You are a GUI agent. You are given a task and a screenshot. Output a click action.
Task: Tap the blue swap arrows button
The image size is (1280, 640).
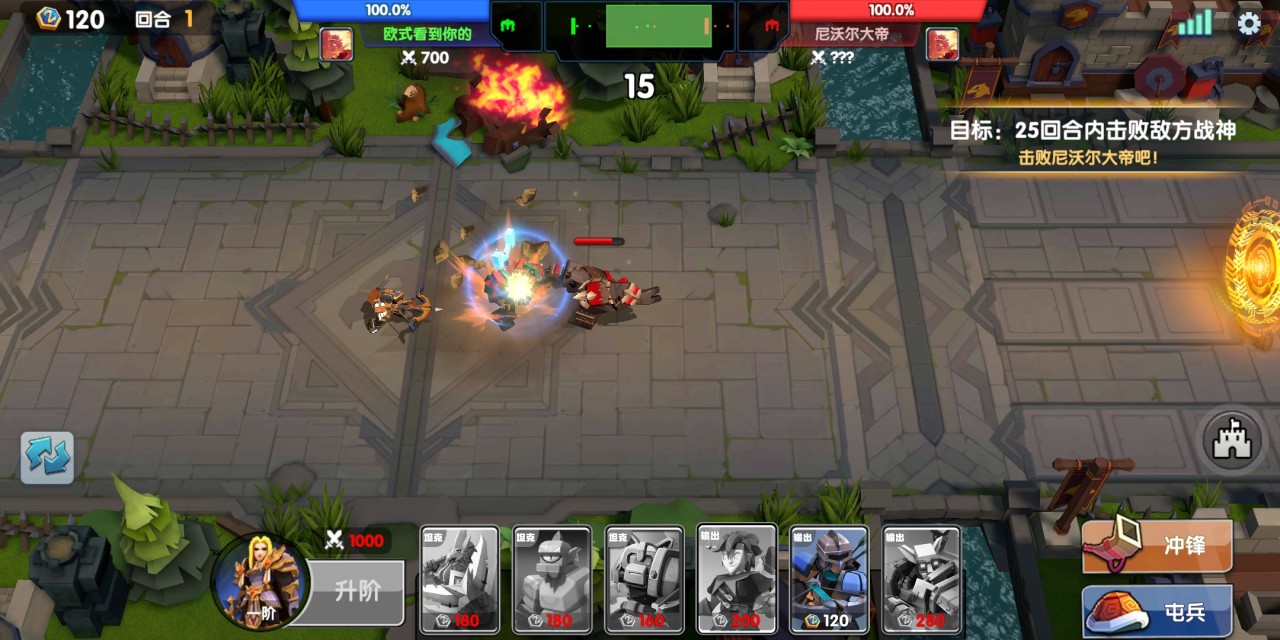[x=47, y=458]
